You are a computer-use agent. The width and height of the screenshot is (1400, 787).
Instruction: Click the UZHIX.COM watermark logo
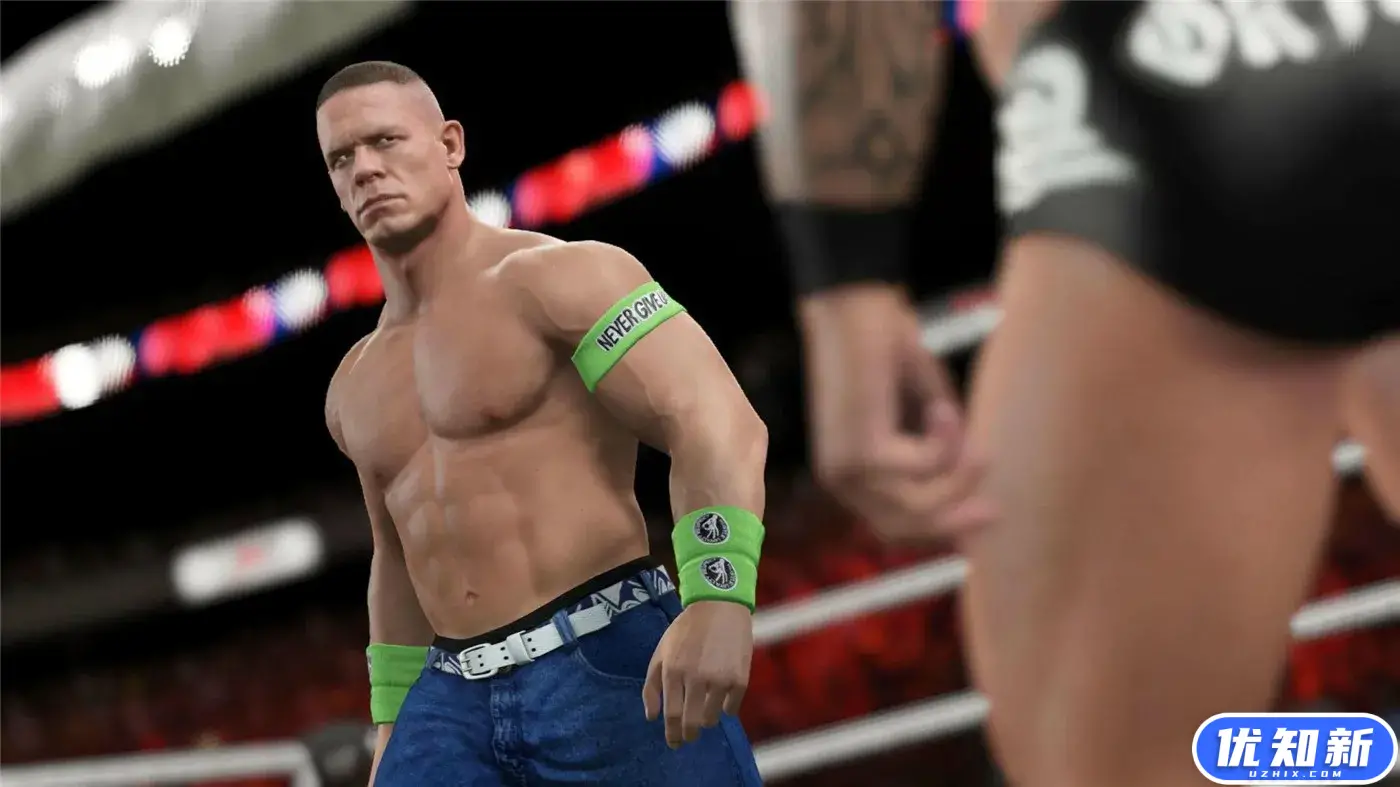(1294, 749)
